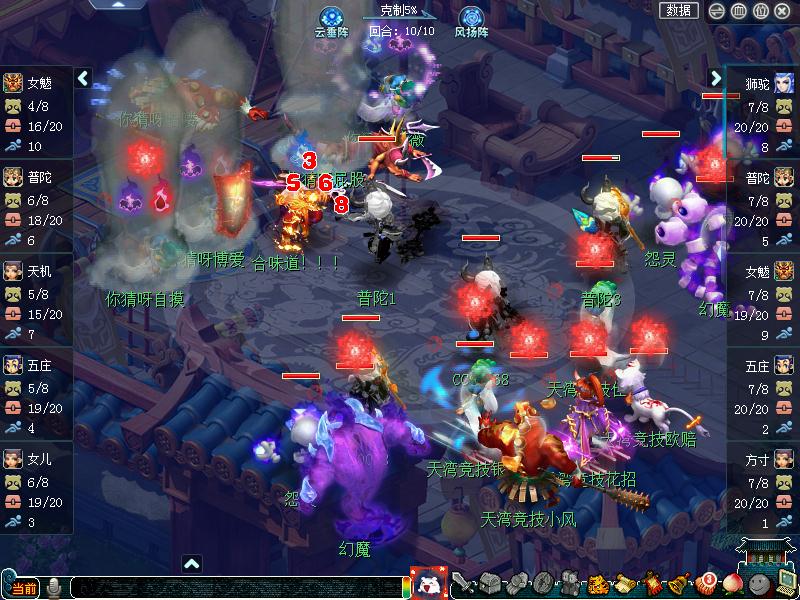Image resolution: width=800 pixels, height=600 pixels.
Task: Open the red notification icon with badge 3
Action: 706,584
